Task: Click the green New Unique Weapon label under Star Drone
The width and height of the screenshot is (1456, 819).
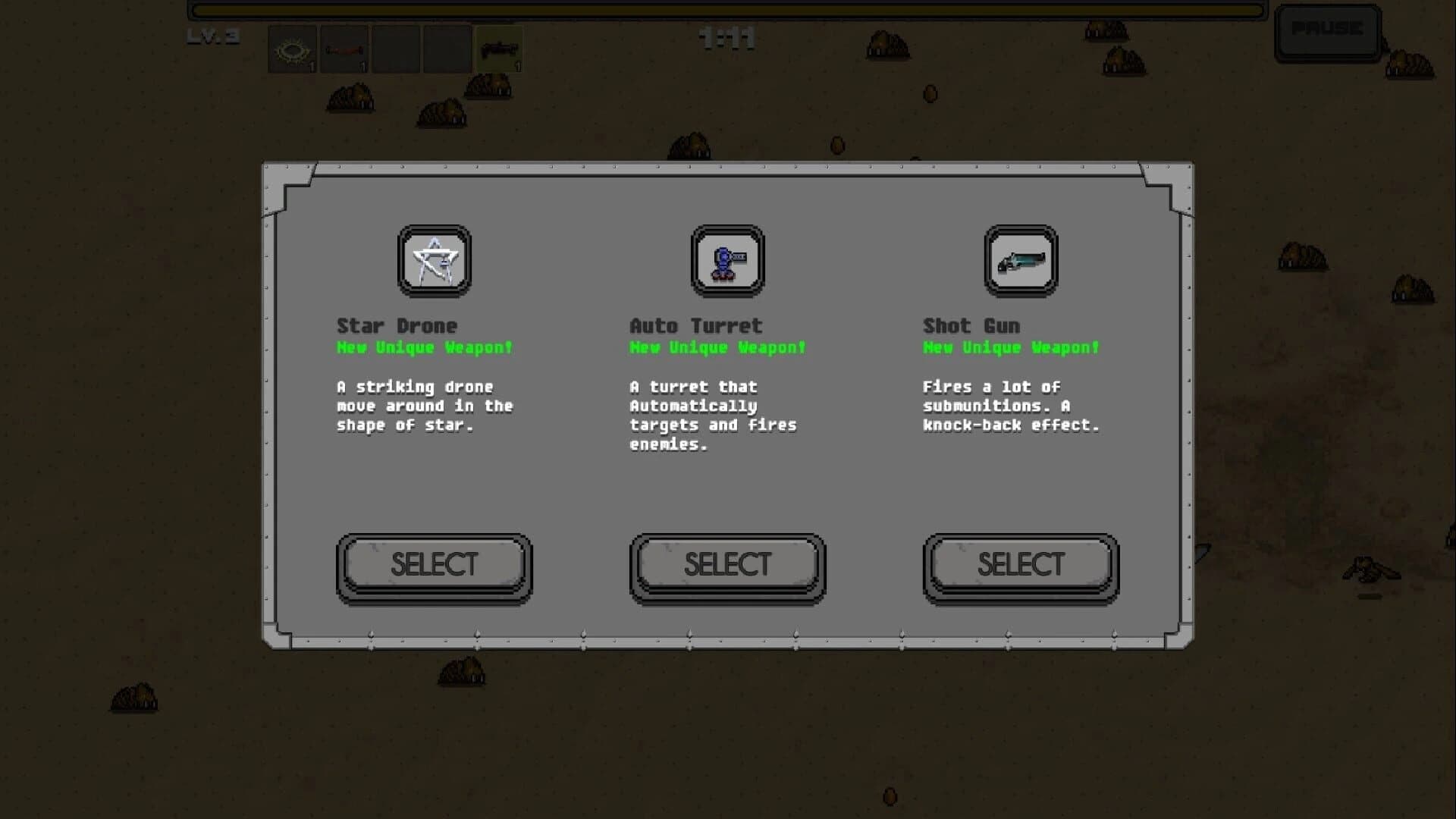Action: (x=425, y=347)
